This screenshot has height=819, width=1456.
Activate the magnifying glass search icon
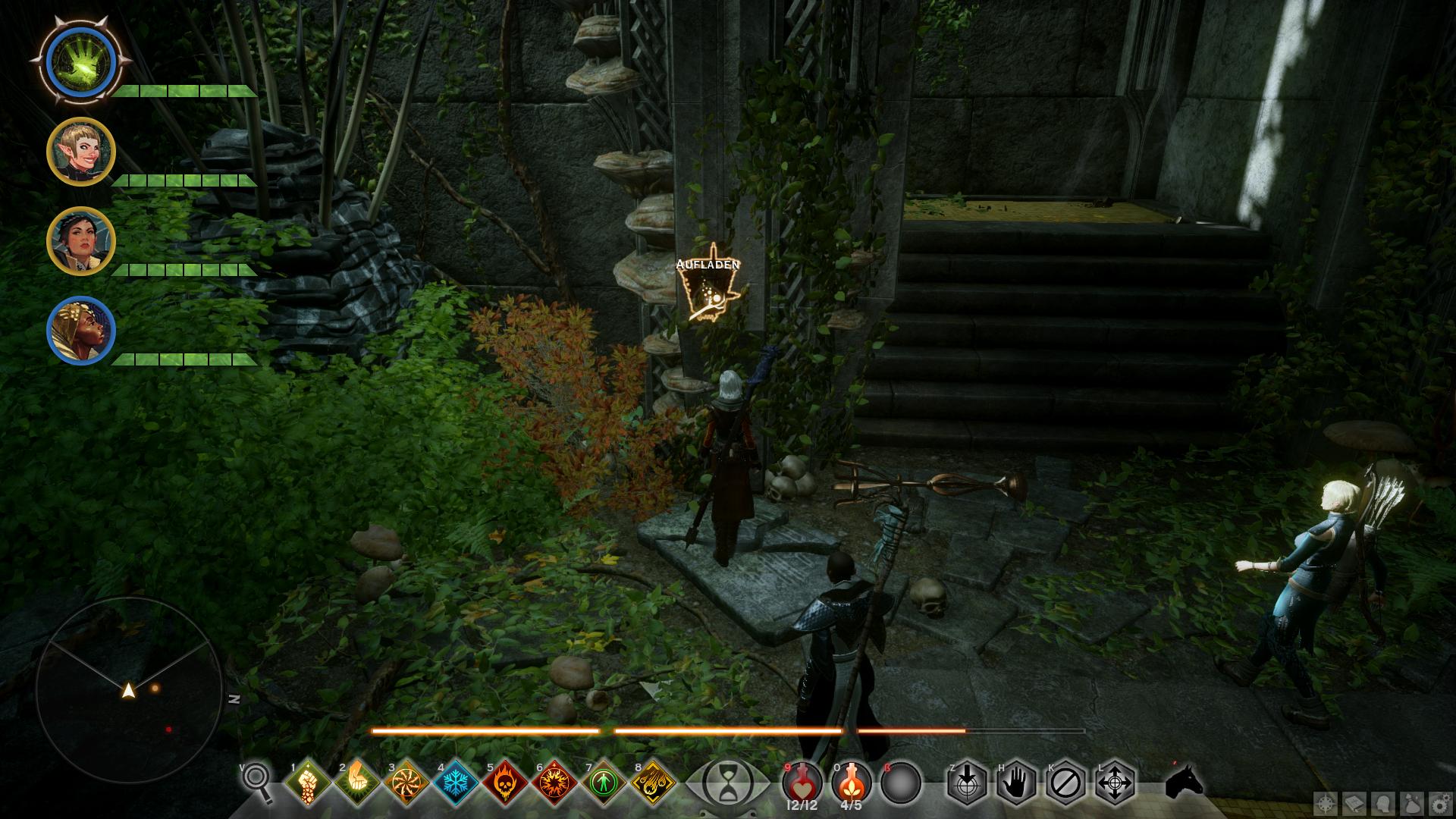point(258,783)
